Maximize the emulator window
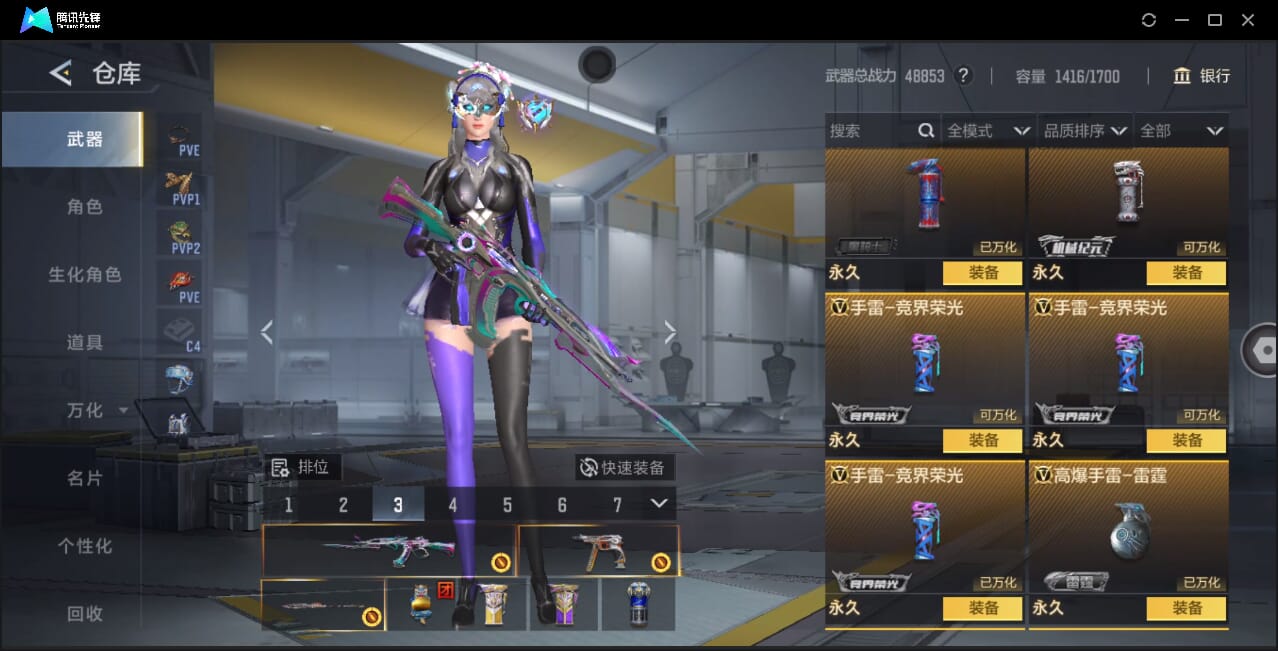The width and height of the screenshot is (1278, 651). pyautogui.click(x=1215, y=20)
